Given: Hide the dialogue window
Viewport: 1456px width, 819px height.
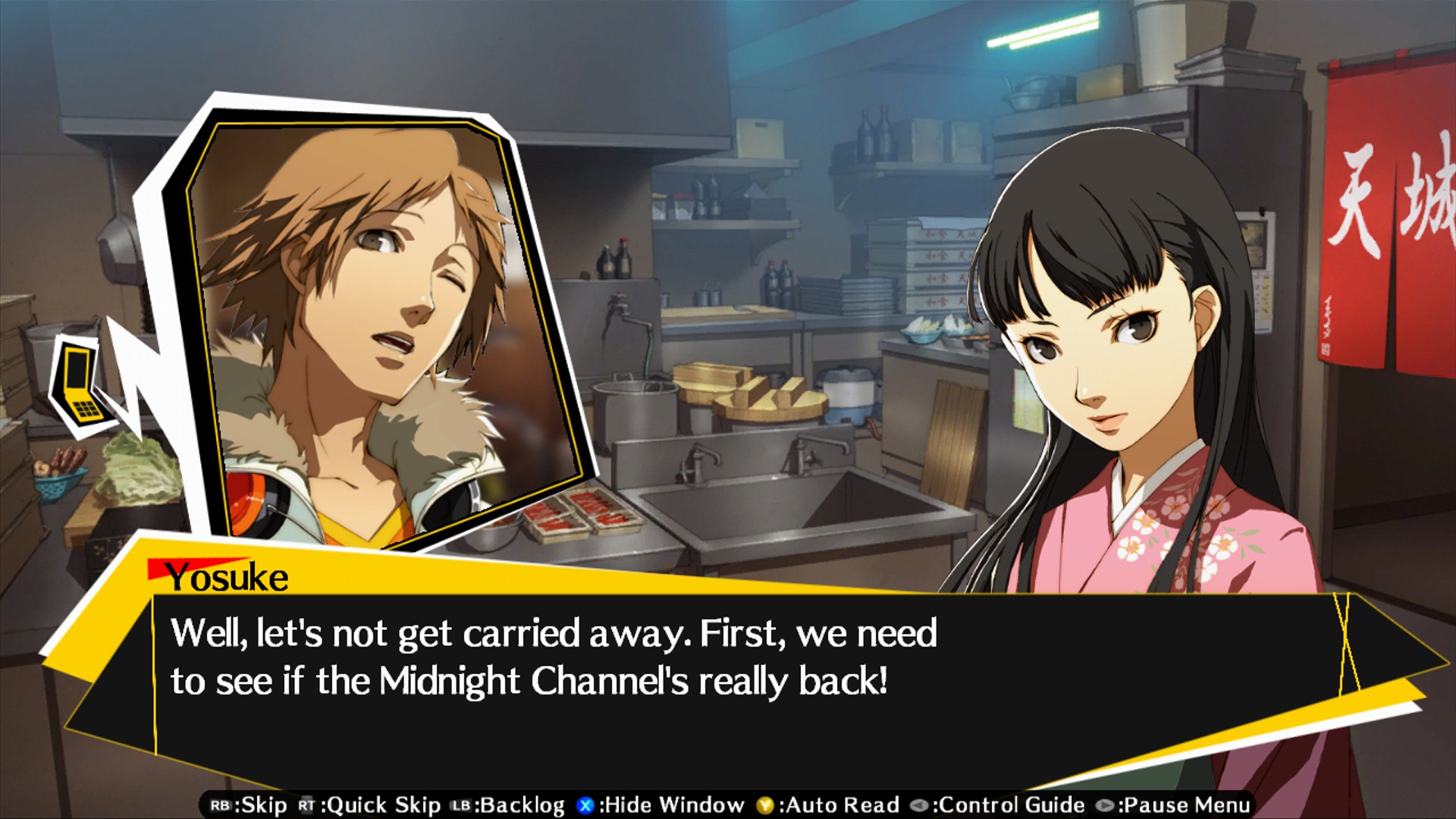Looking at the screenshot, I should pos(666,805).
